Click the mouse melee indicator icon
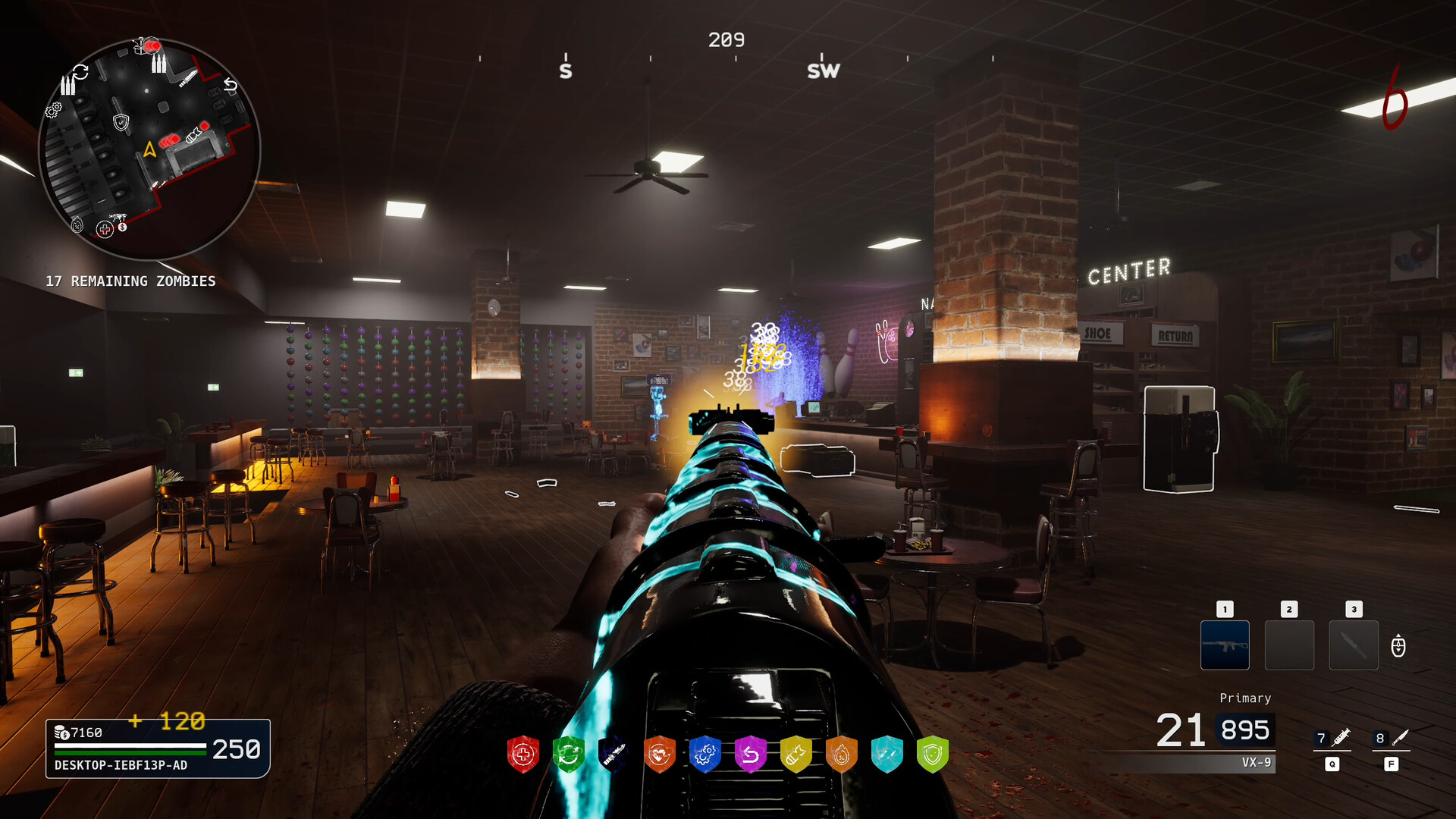 pyautogui.click(x=1398, y=646)
